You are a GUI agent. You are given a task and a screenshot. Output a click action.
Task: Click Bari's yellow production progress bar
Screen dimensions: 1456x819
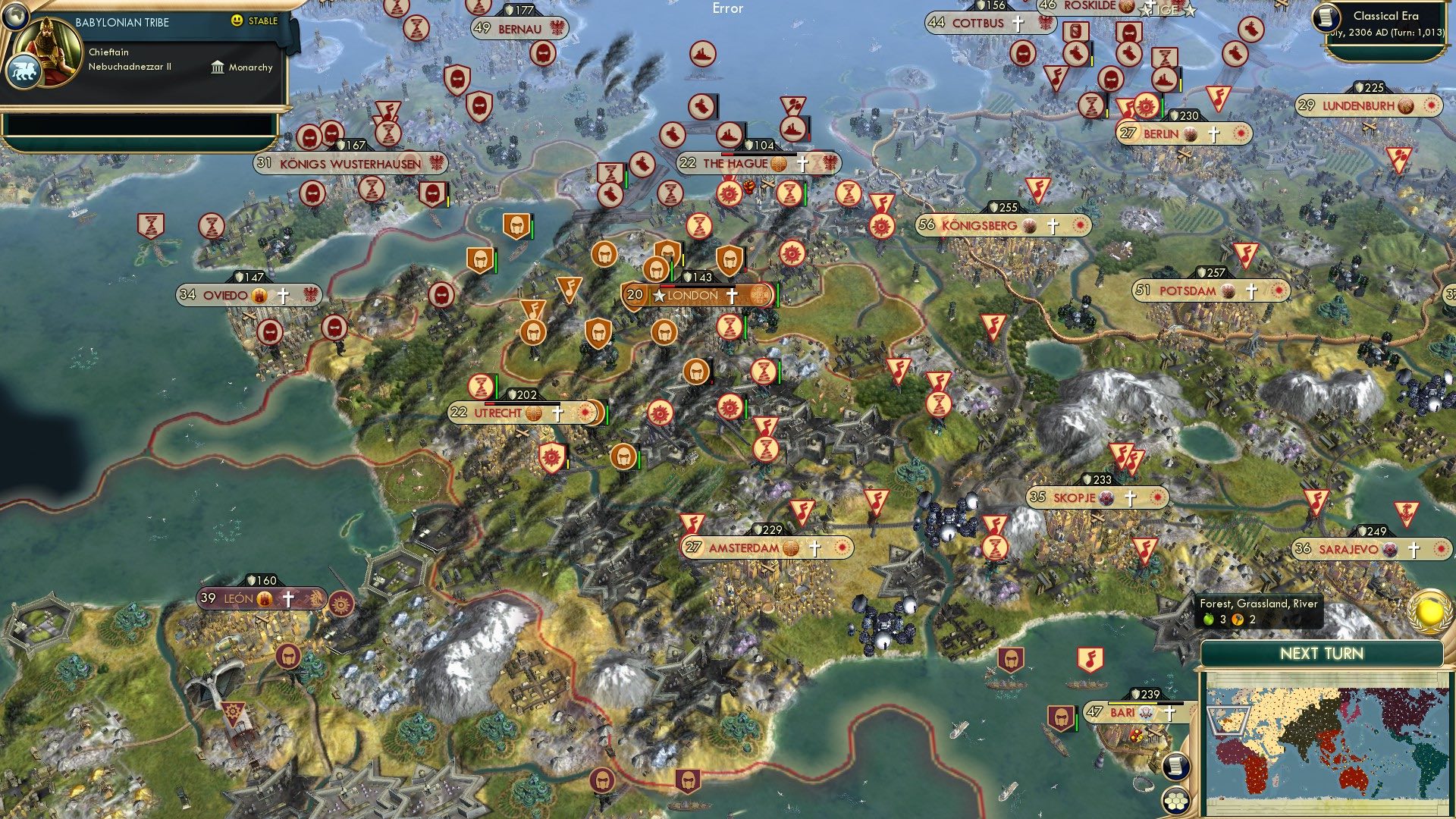1131,703
